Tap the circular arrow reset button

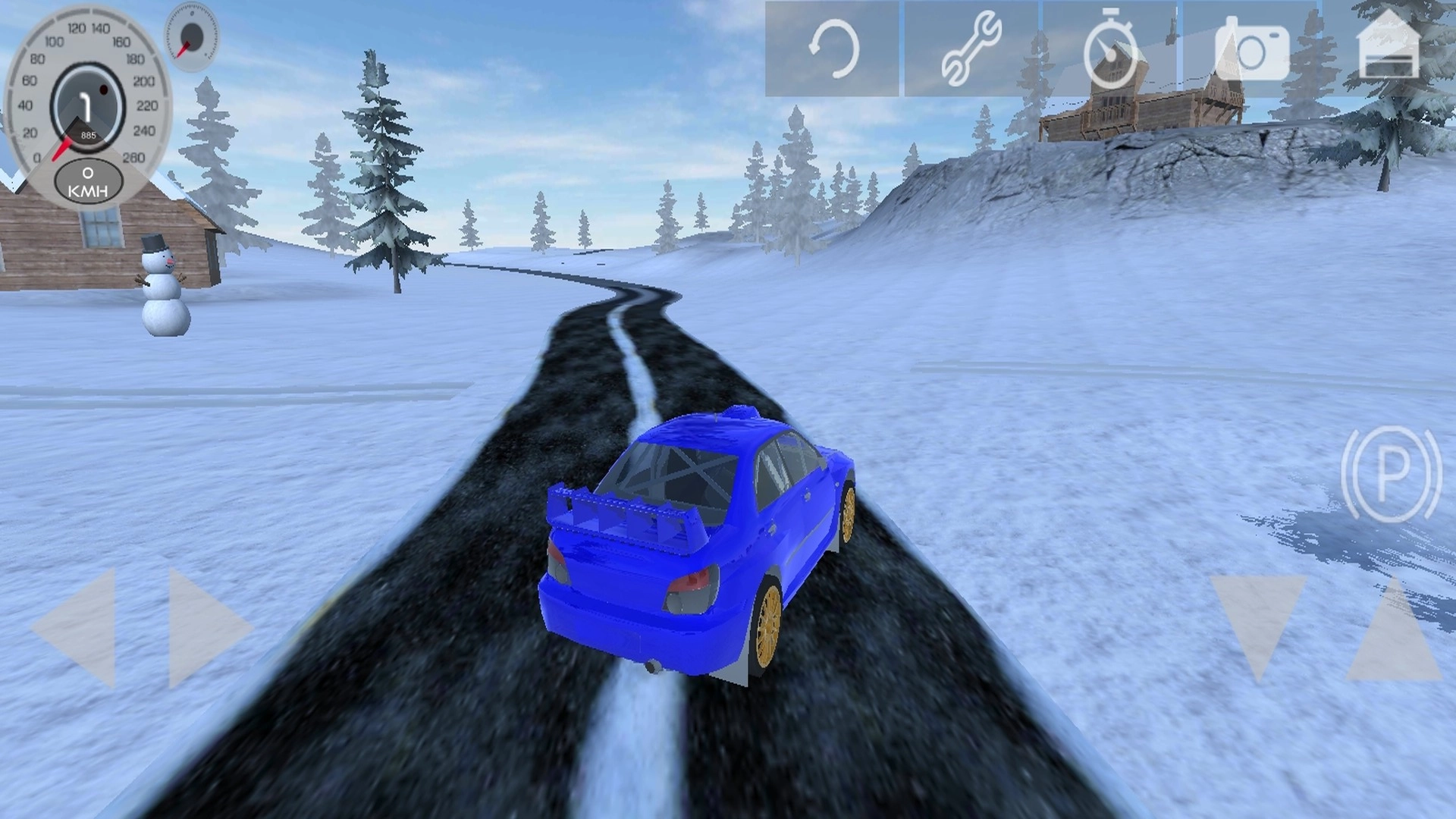tap(833, 49)
